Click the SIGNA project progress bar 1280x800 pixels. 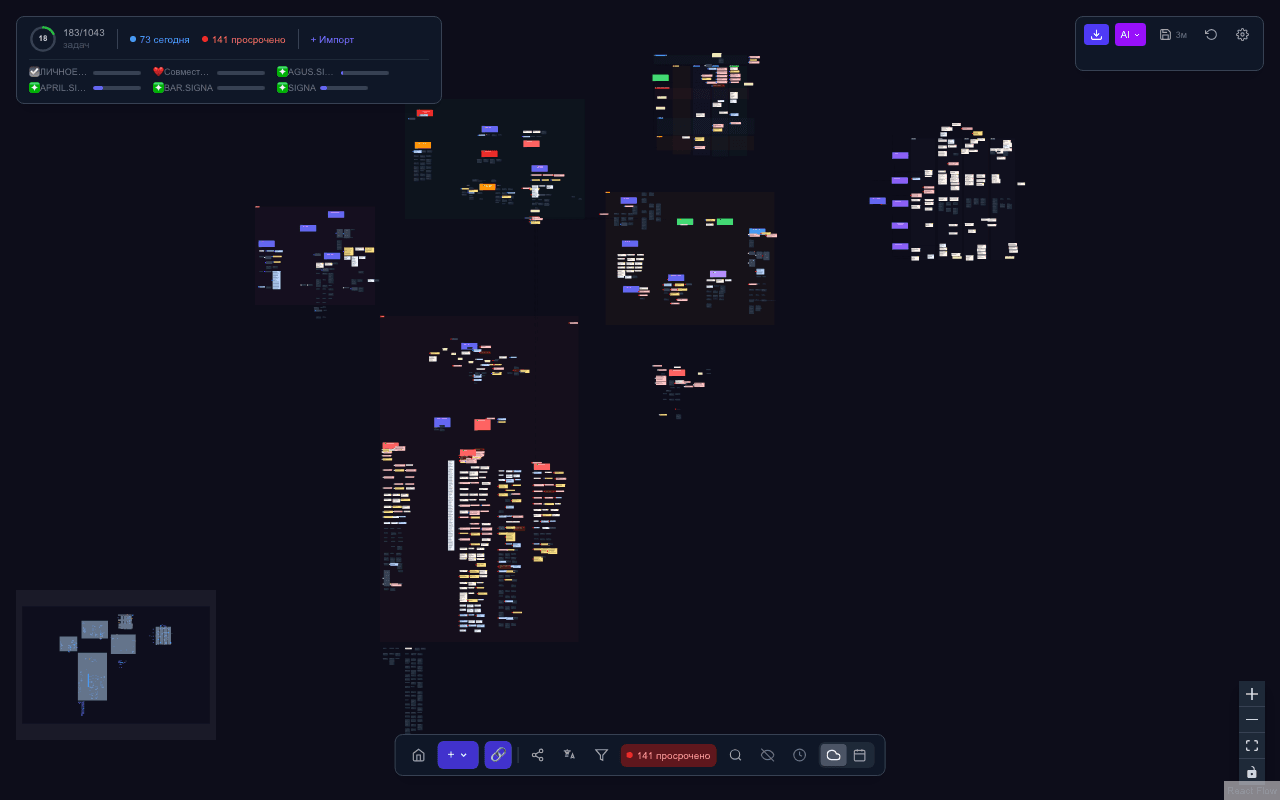click(344, 87)
